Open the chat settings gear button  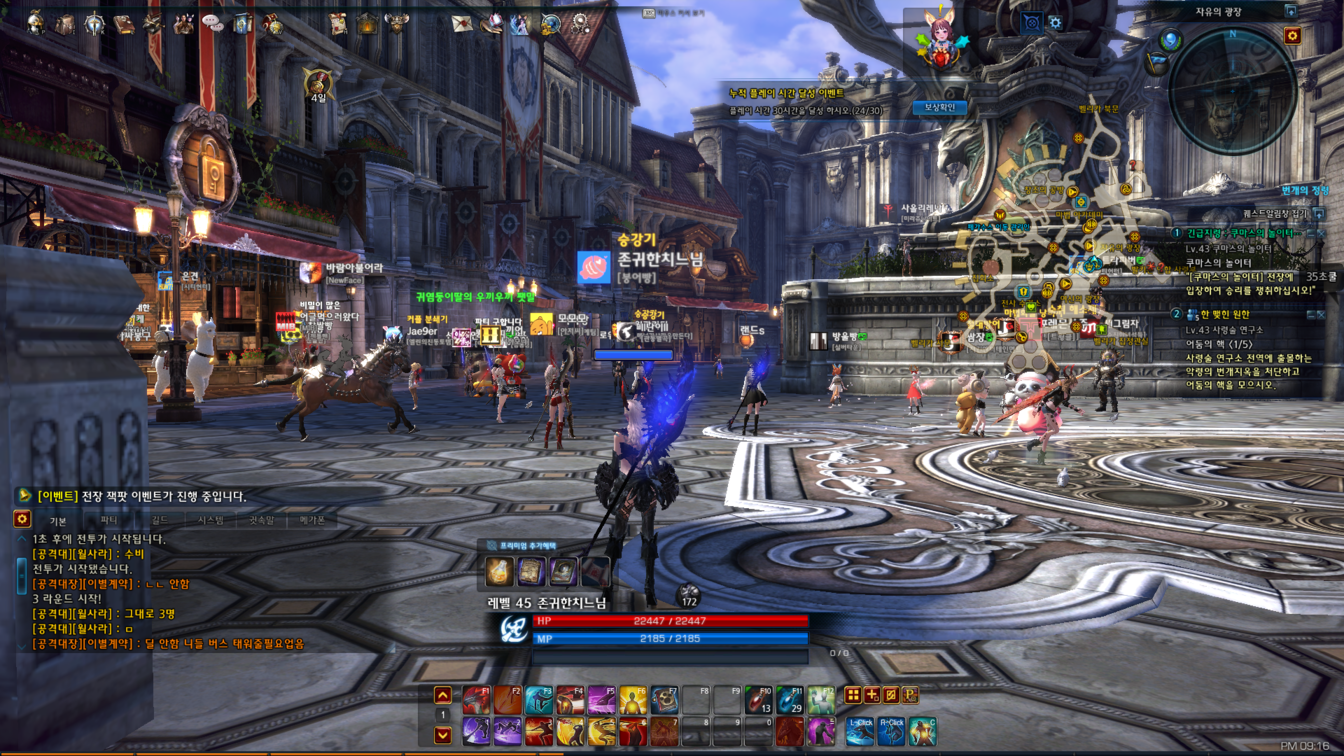(22, 519)
